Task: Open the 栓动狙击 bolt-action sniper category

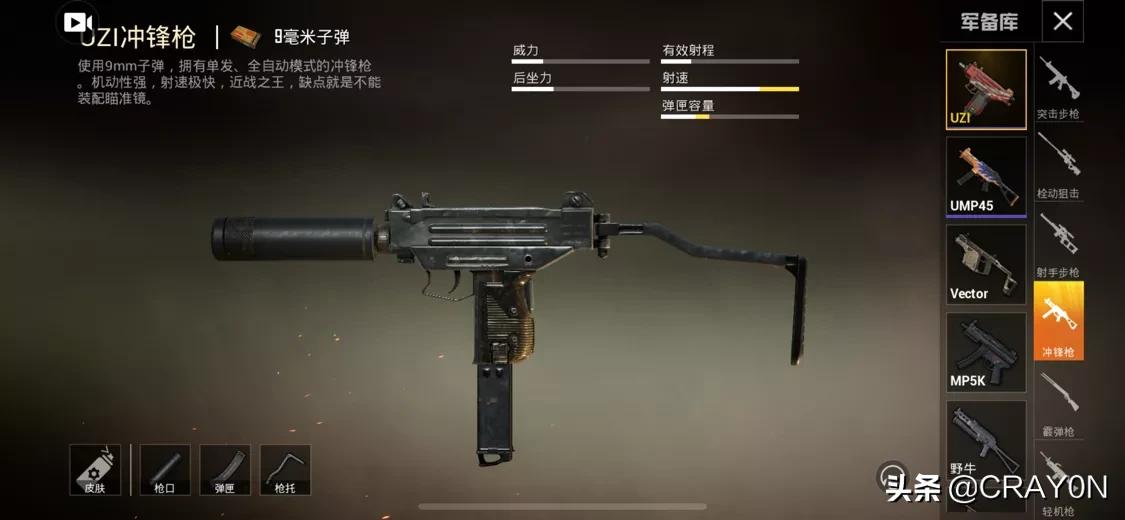Action: [1058, 165]
